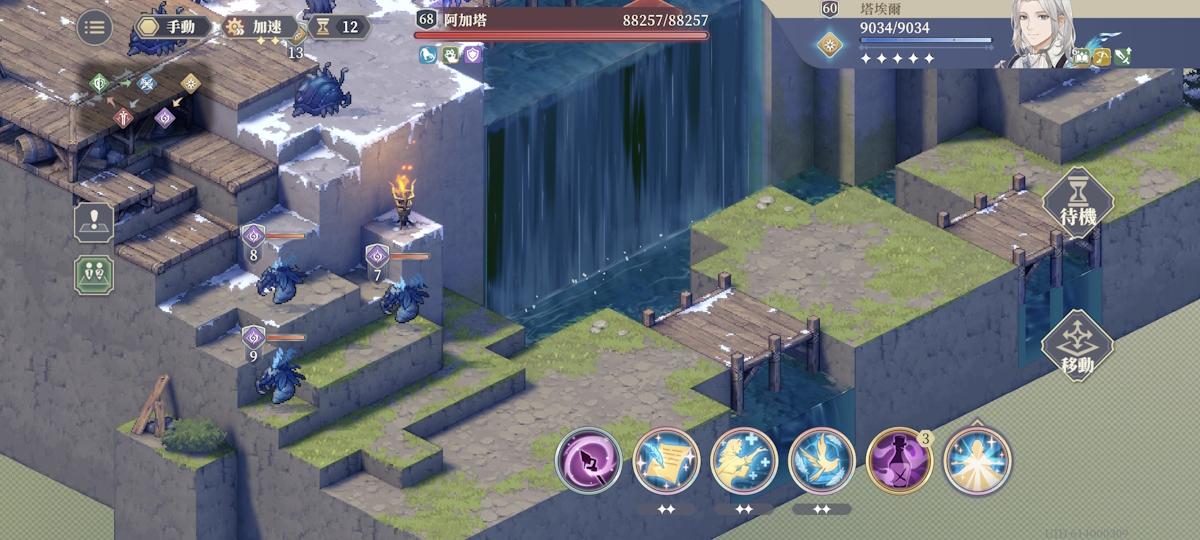Image resolution: width=1200 pixels, height=540 pixels.
Task: Use the purple spear basic attack skill
Action: [588, 461]
